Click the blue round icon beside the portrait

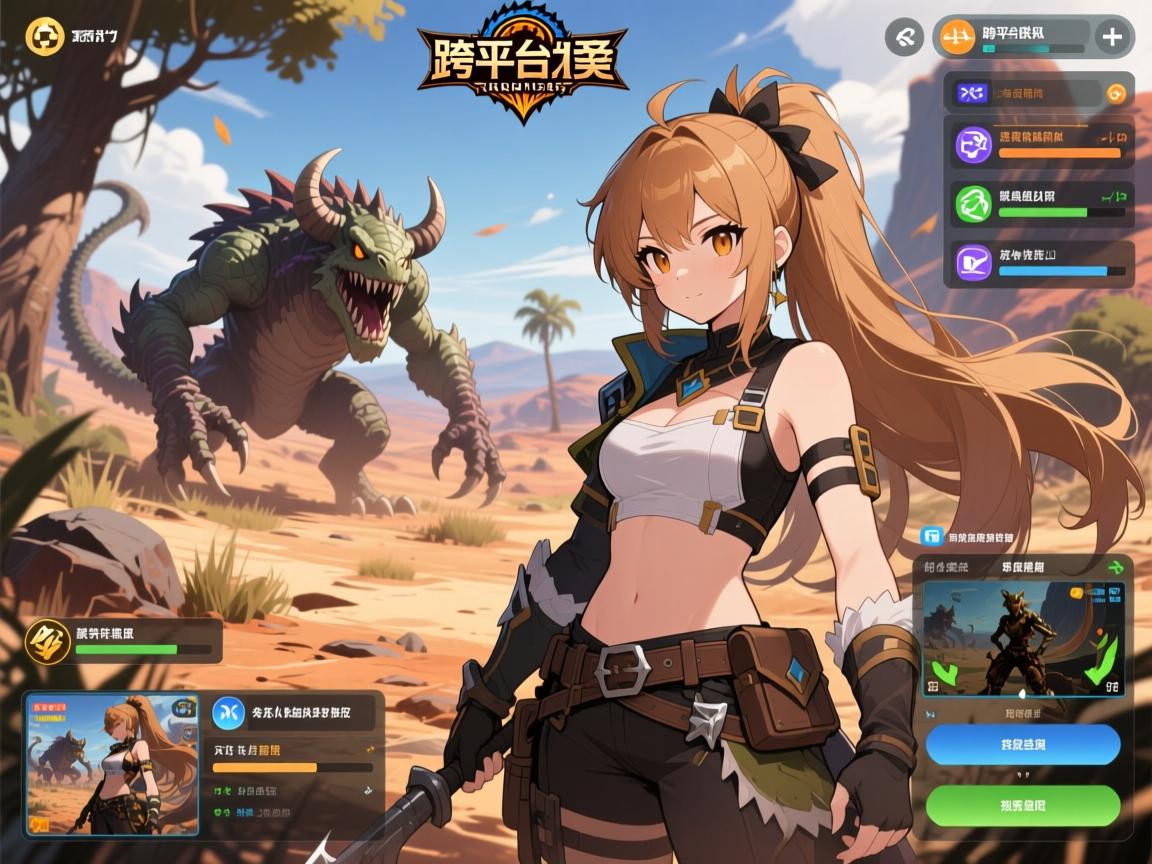[229, 713]
